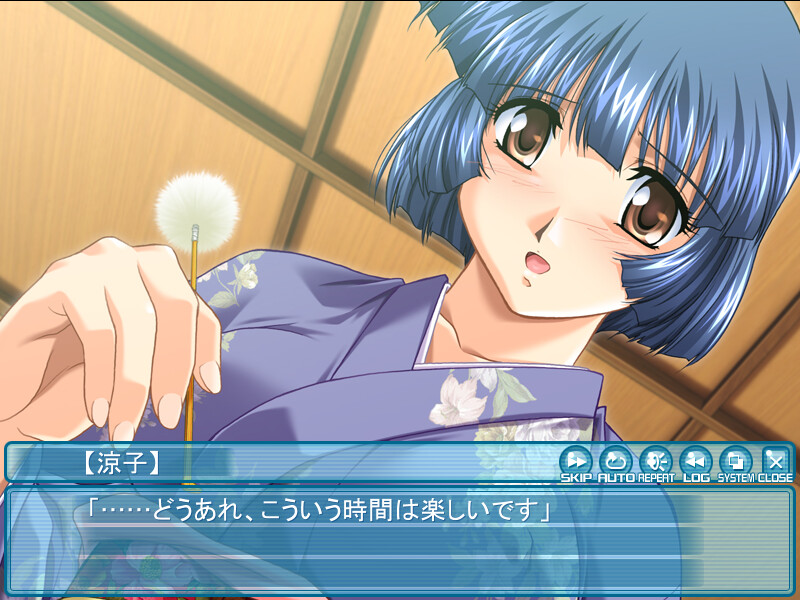Activate the SKIP button

pyautogui.click(x=575, y=462)
